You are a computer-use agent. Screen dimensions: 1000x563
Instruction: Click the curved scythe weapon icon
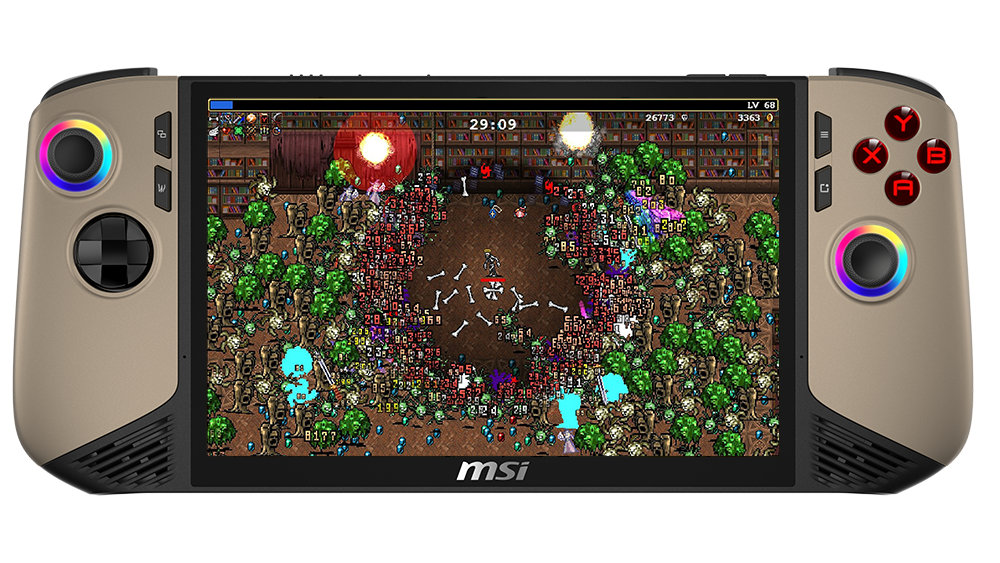tap(277, 119)
